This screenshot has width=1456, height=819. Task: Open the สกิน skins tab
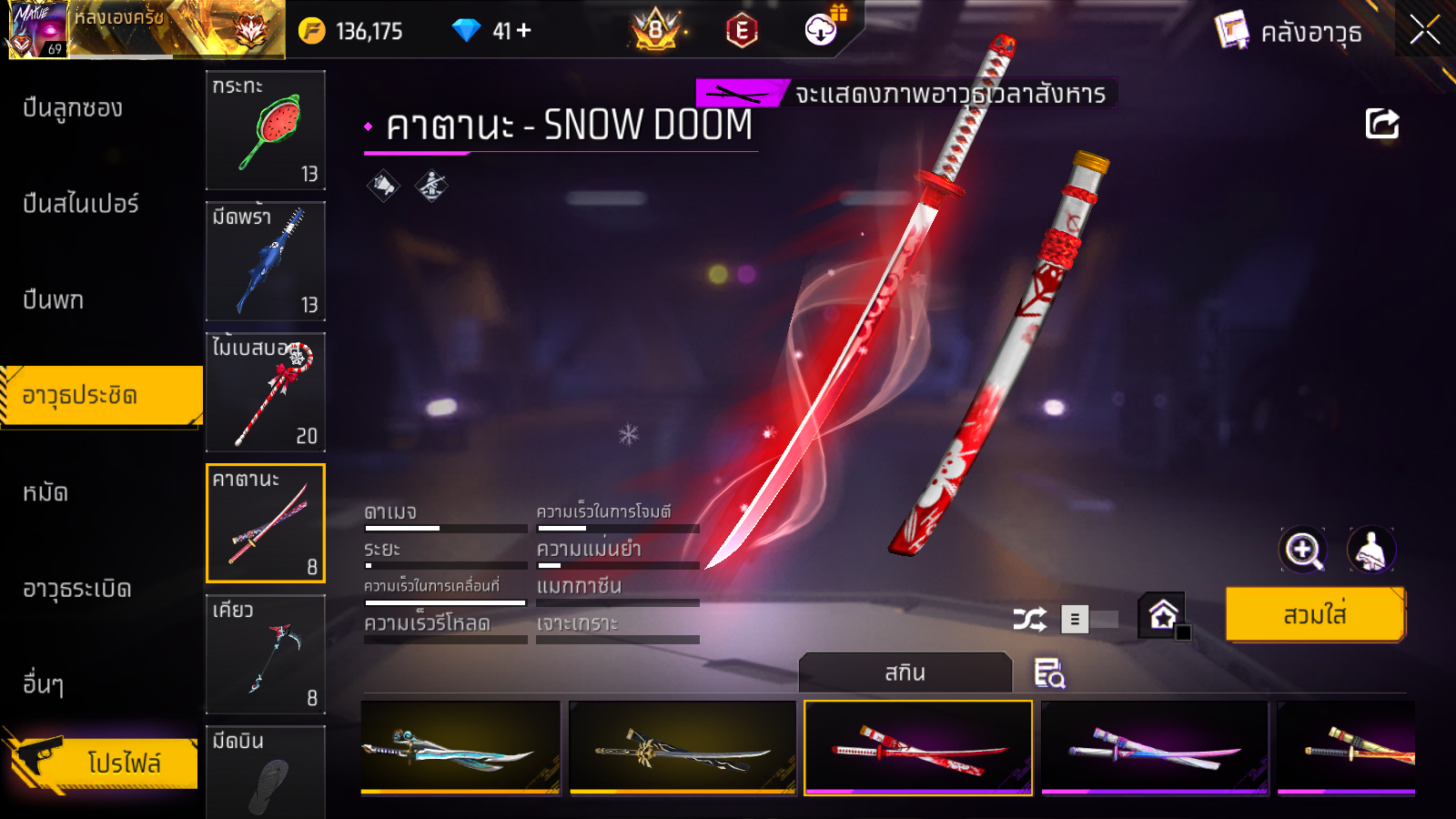[905, 672]
